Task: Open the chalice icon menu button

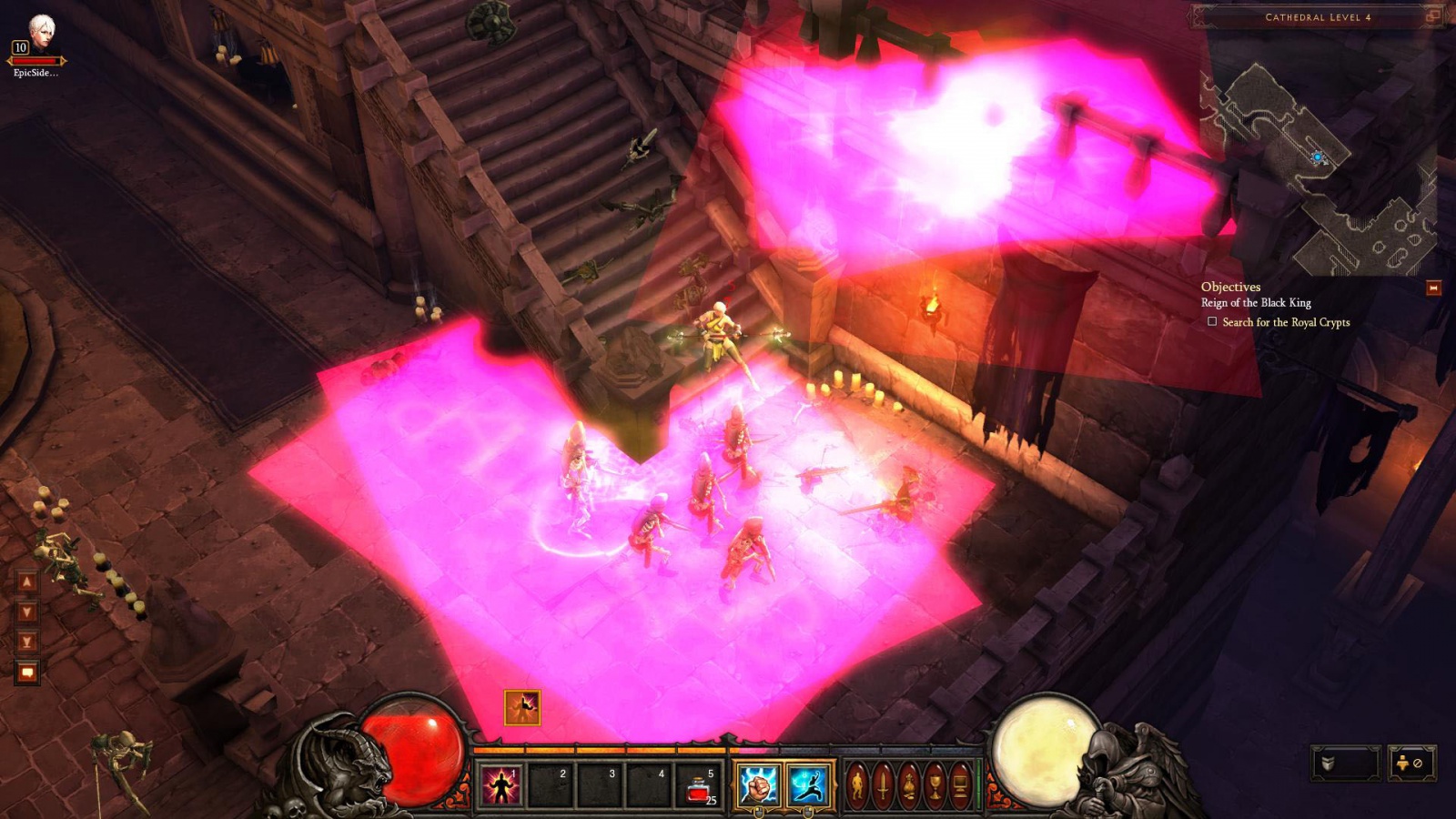Action: point(935,784)
